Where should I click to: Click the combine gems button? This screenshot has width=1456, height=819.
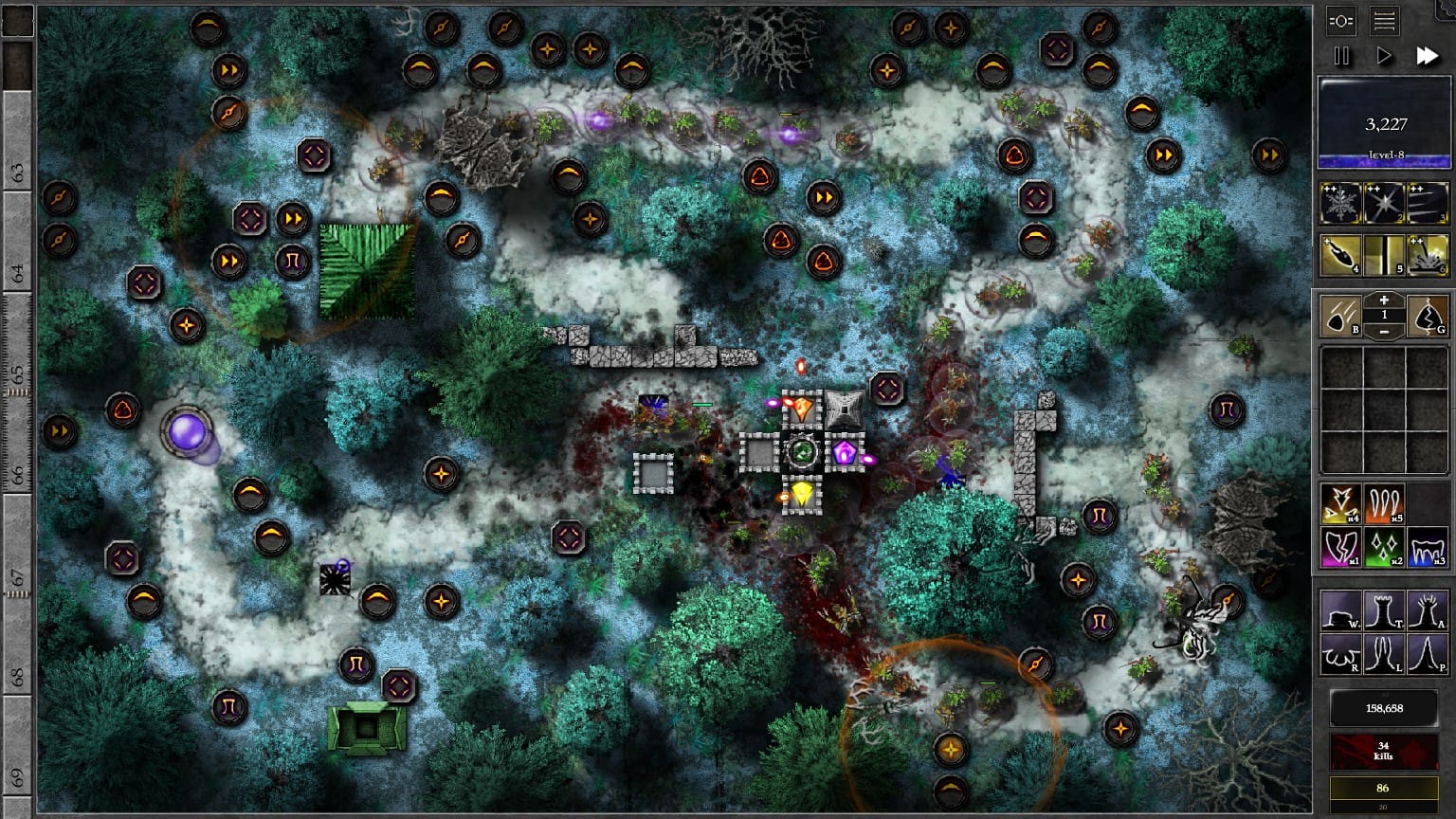pyautogui.click(x=1428, y=316)
